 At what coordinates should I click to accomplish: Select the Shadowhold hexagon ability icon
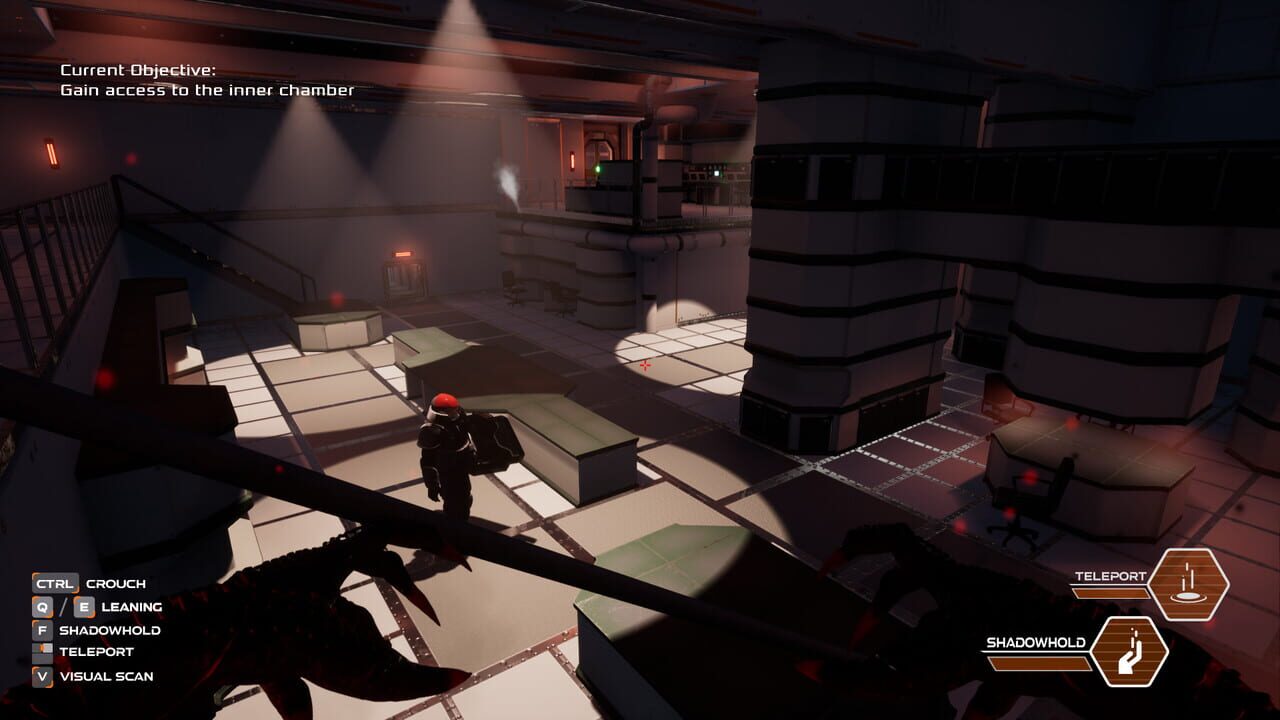tap(1128, 653)
